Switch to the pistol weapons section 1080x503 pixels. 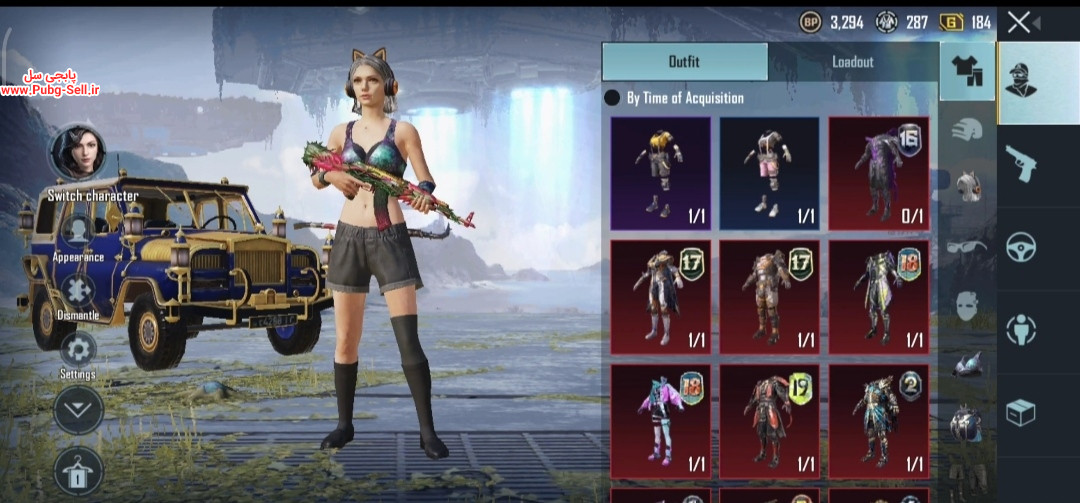[x=1021, y=162]
